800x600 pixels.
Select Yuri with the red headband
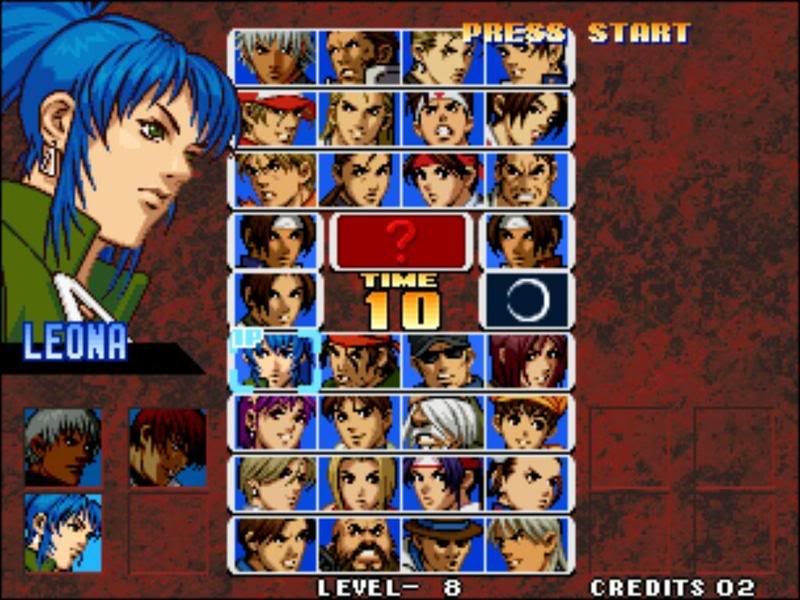click(443, 180)
